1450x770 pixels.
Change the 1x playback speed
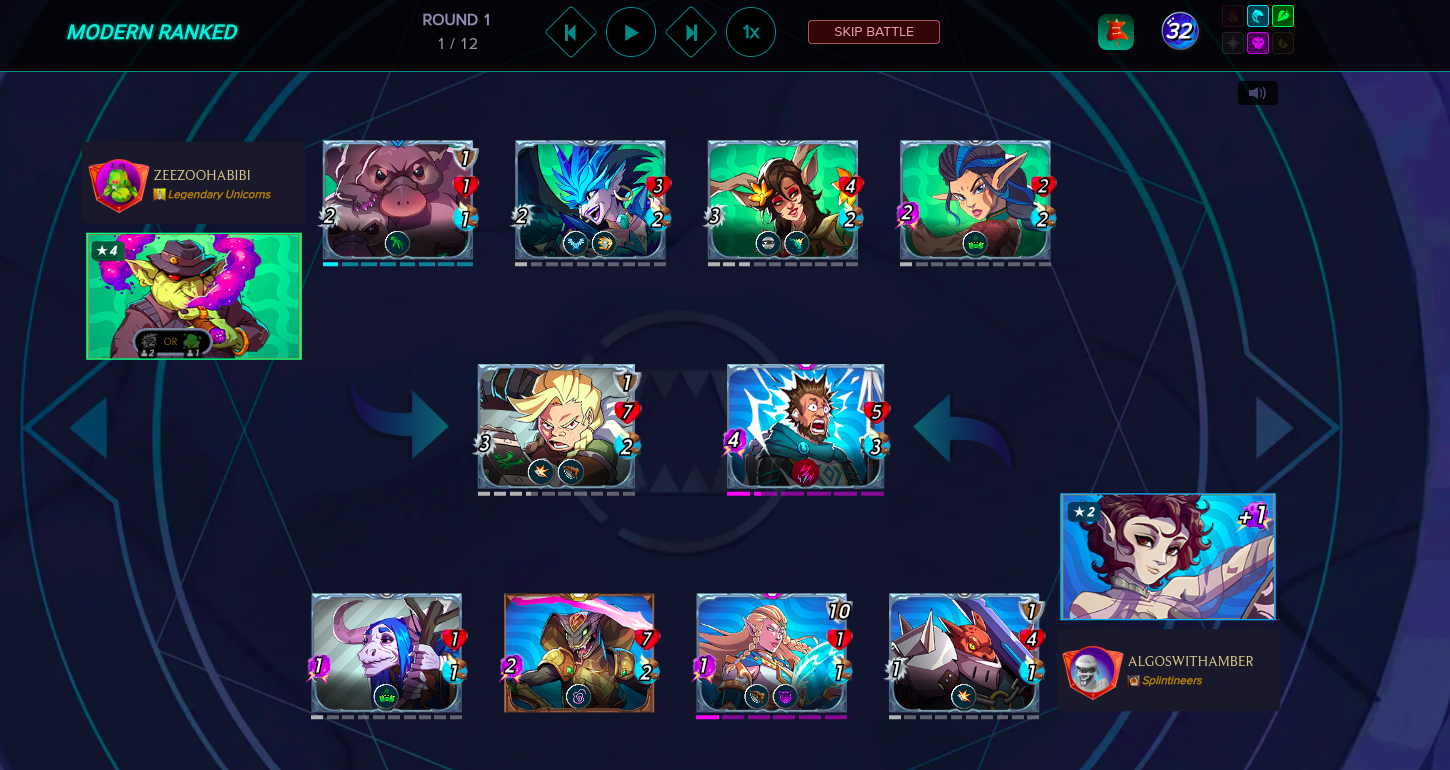click(751, 32)
